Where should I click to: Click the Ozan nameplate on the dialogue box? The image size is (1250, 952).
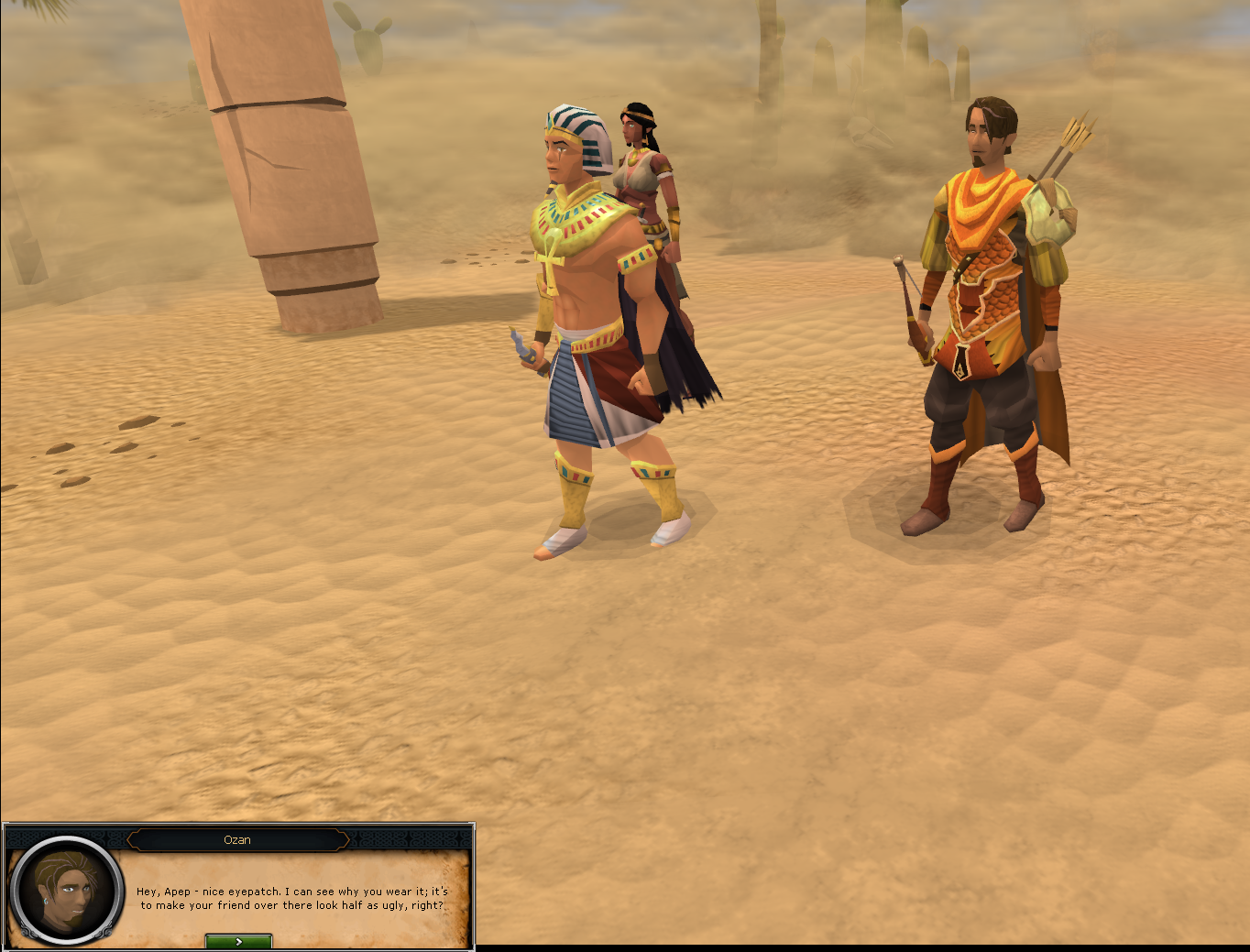point(239,839)
